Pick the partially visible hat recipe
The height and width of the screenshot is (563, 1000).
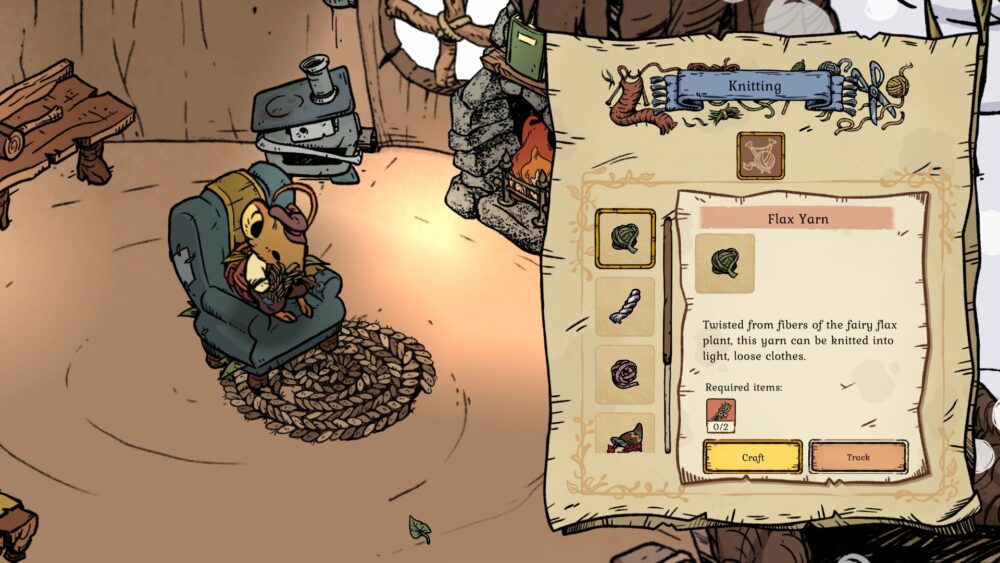[625, 434]
